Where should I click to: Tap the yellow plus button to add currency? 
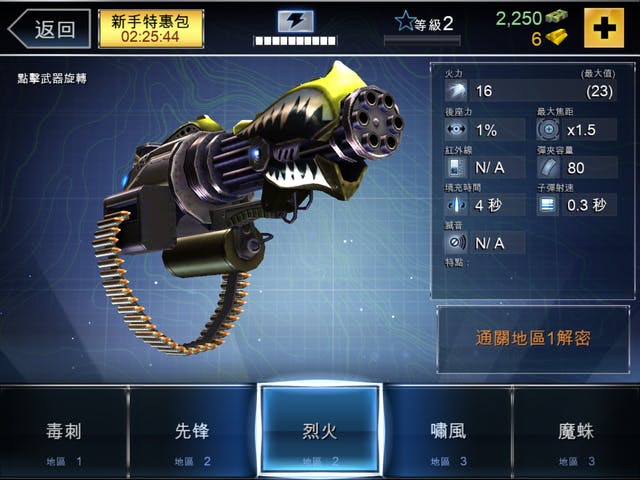coord(603,28)
